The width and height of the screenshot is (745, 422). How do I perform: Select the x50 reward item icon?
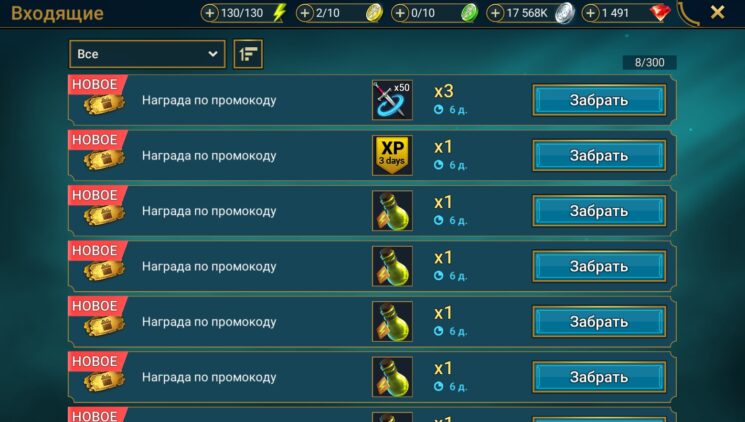(x=392, y=100)
